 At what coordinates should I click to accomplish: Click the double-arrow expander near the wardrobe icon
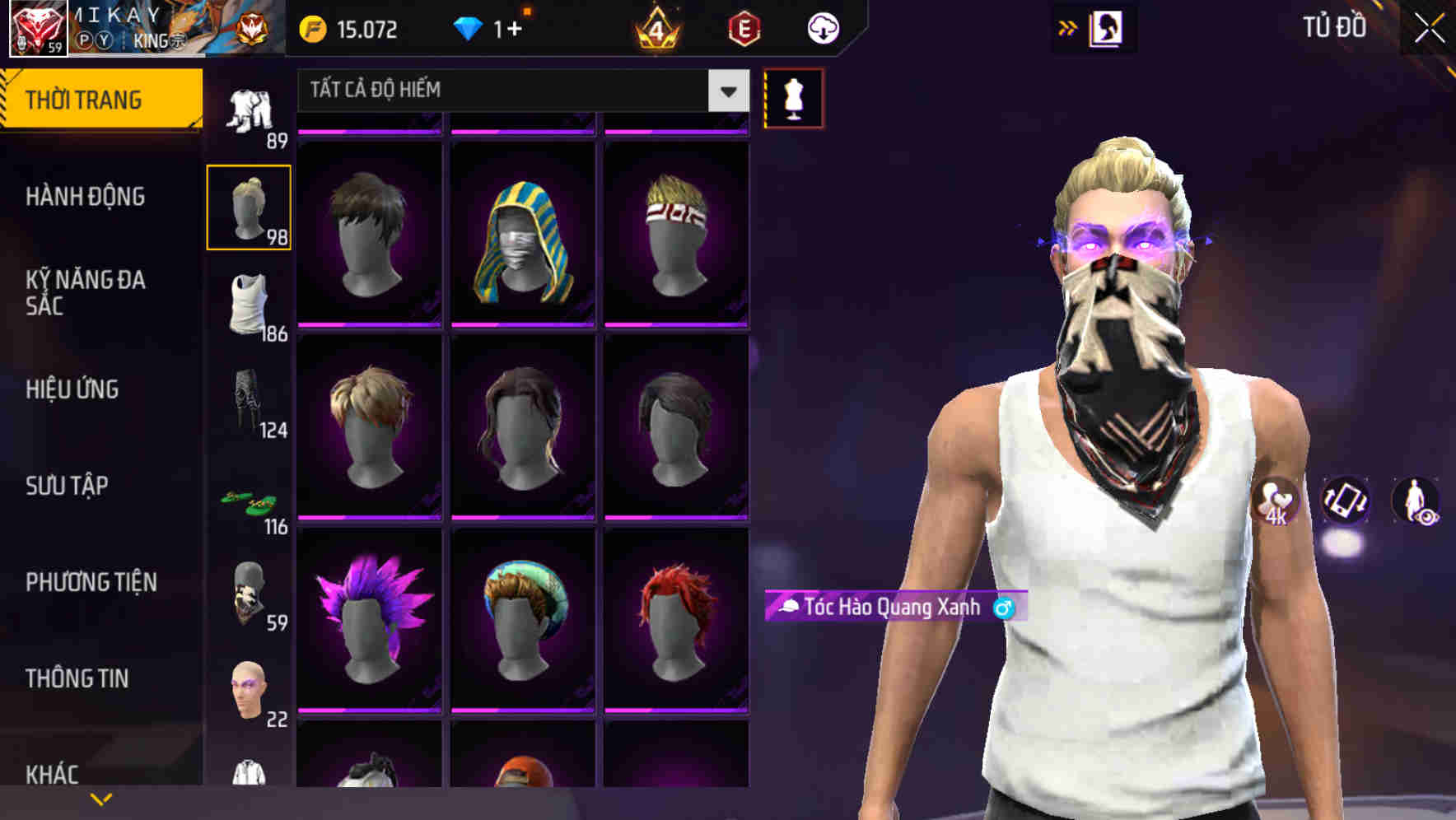(x=1068, y=26)
